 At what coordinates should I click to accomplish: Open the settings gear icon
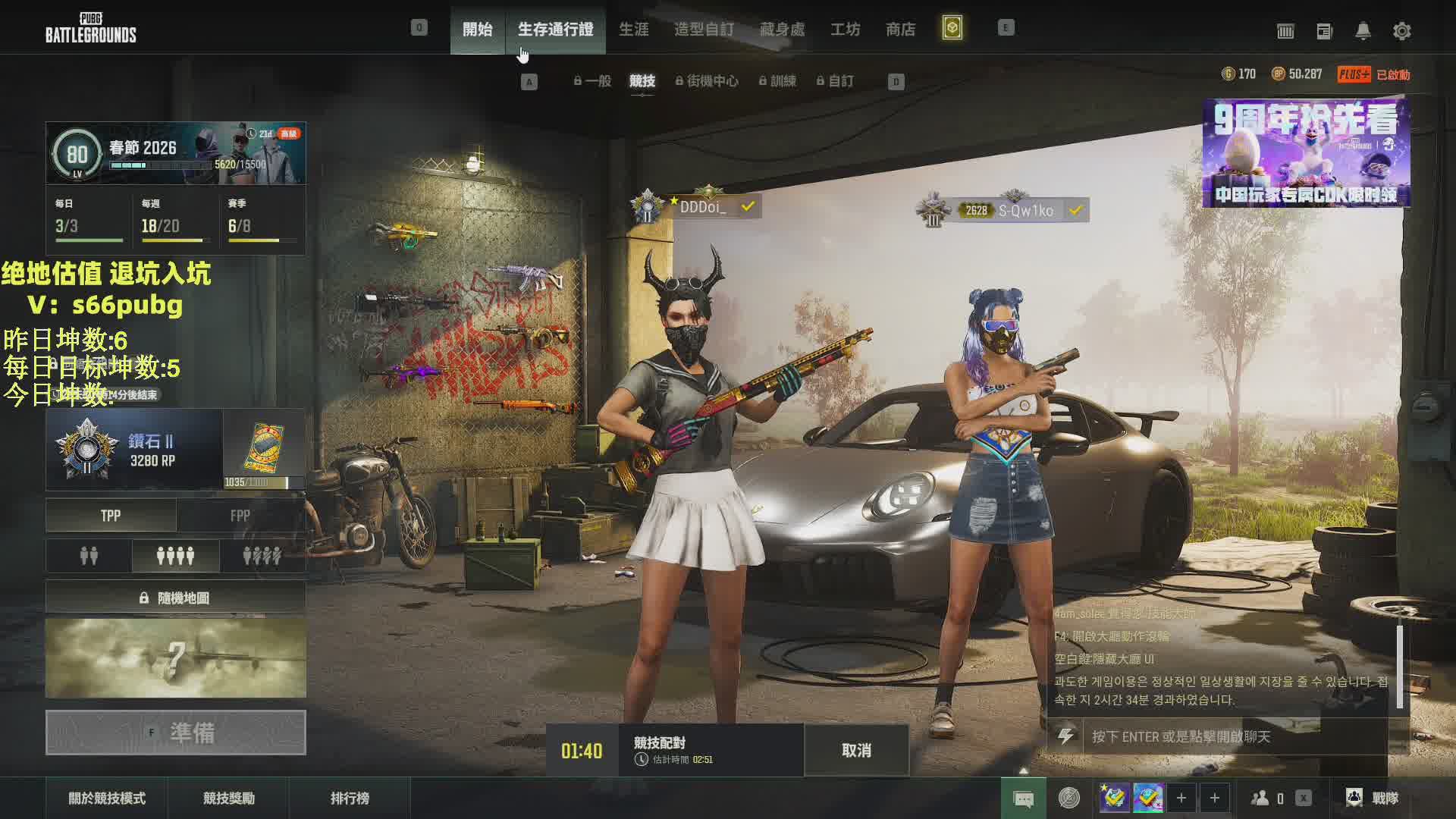click(x=1401, y=31)
